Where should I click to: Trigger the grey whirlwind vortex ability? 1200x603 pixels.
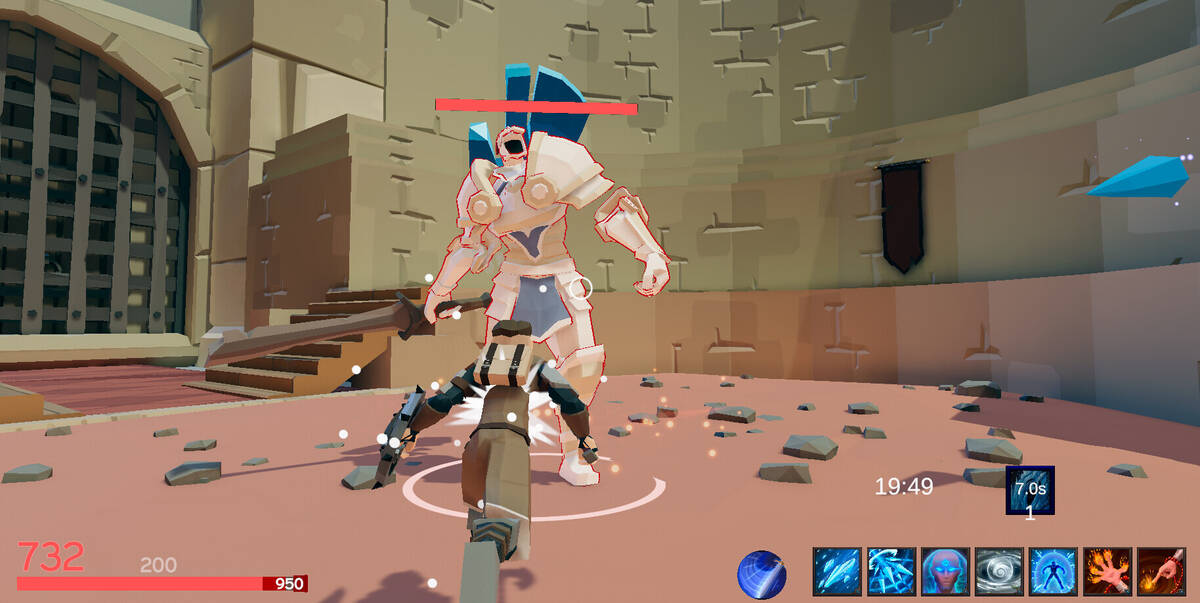point(999,572)
